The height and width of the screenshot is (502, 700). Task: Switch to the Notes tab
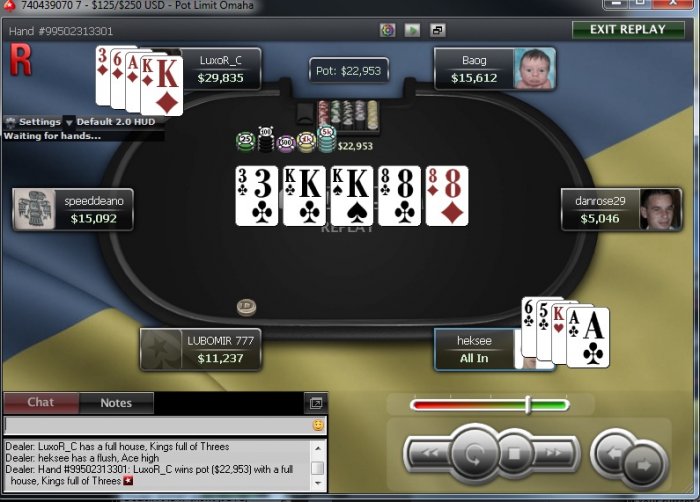click(x=116, y=403)
